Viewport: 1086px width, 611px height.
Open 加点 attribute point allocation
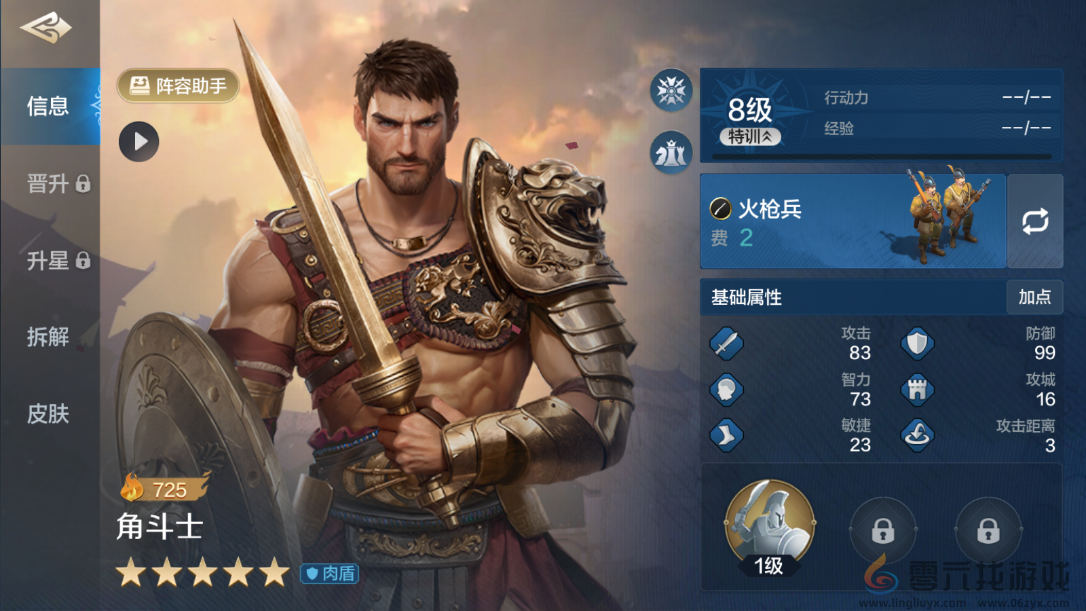point(1034,297)
